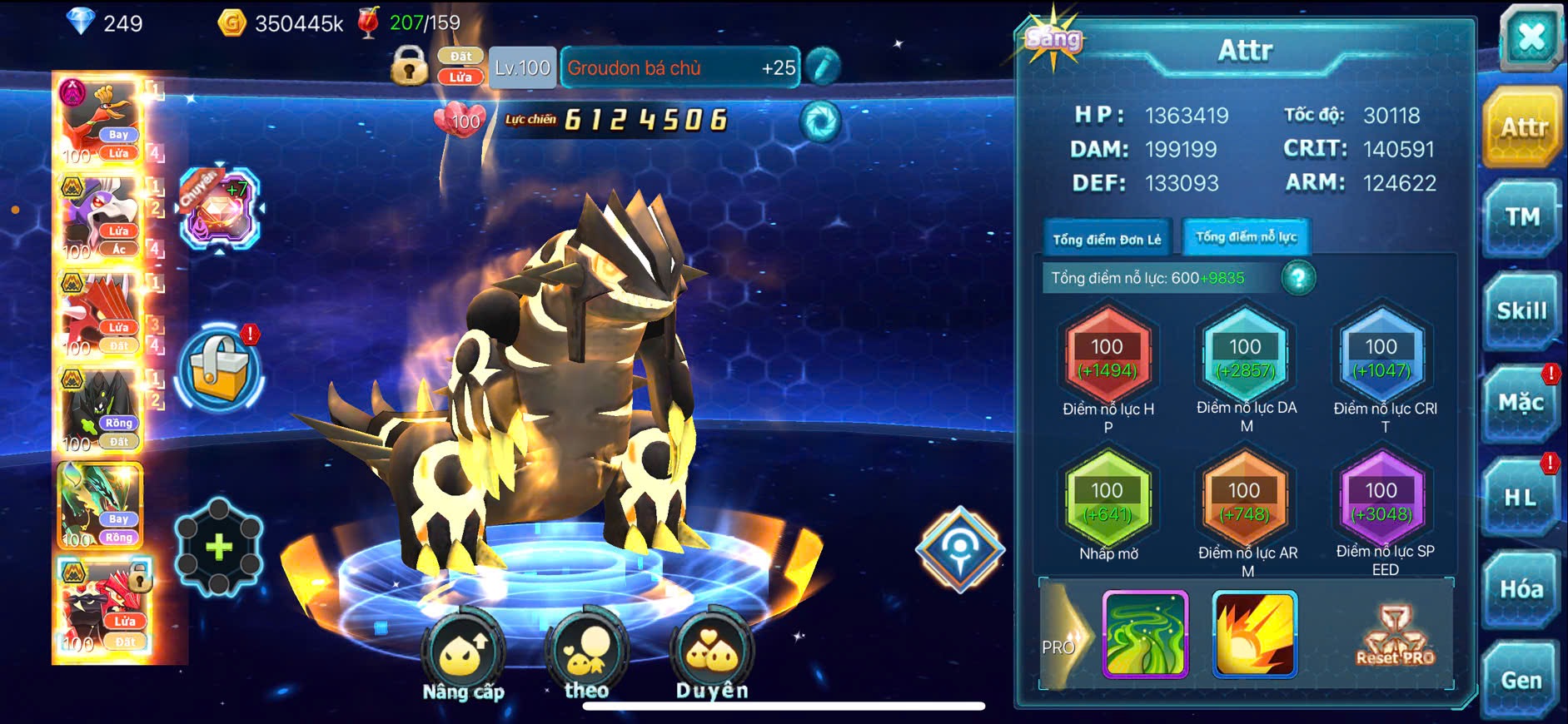This screenshot has width=1568, height=724.
Task: Select the Tổng điểm nỗ lực tab
Action: coord(1246,237)
